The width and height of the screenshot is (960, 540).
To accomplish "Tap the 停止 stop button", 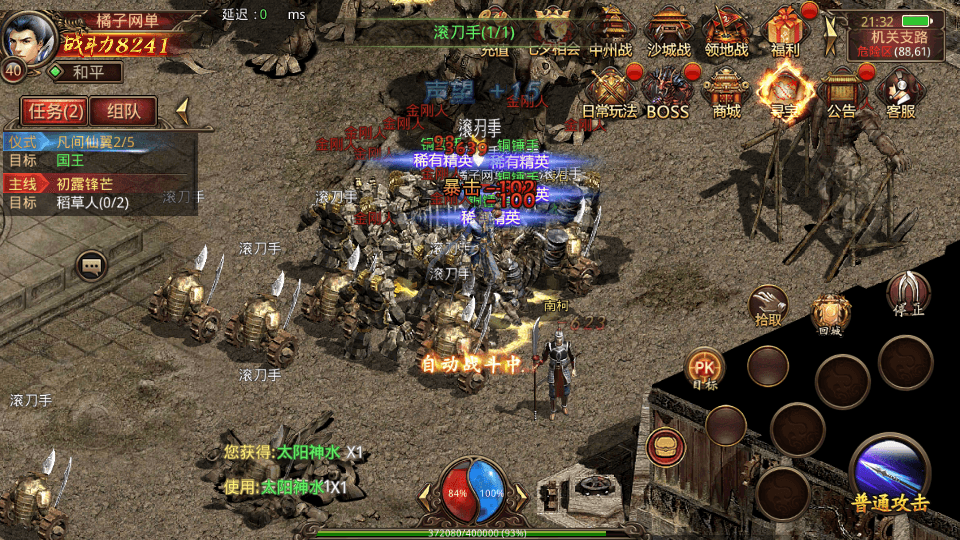I will click(908, 294).
